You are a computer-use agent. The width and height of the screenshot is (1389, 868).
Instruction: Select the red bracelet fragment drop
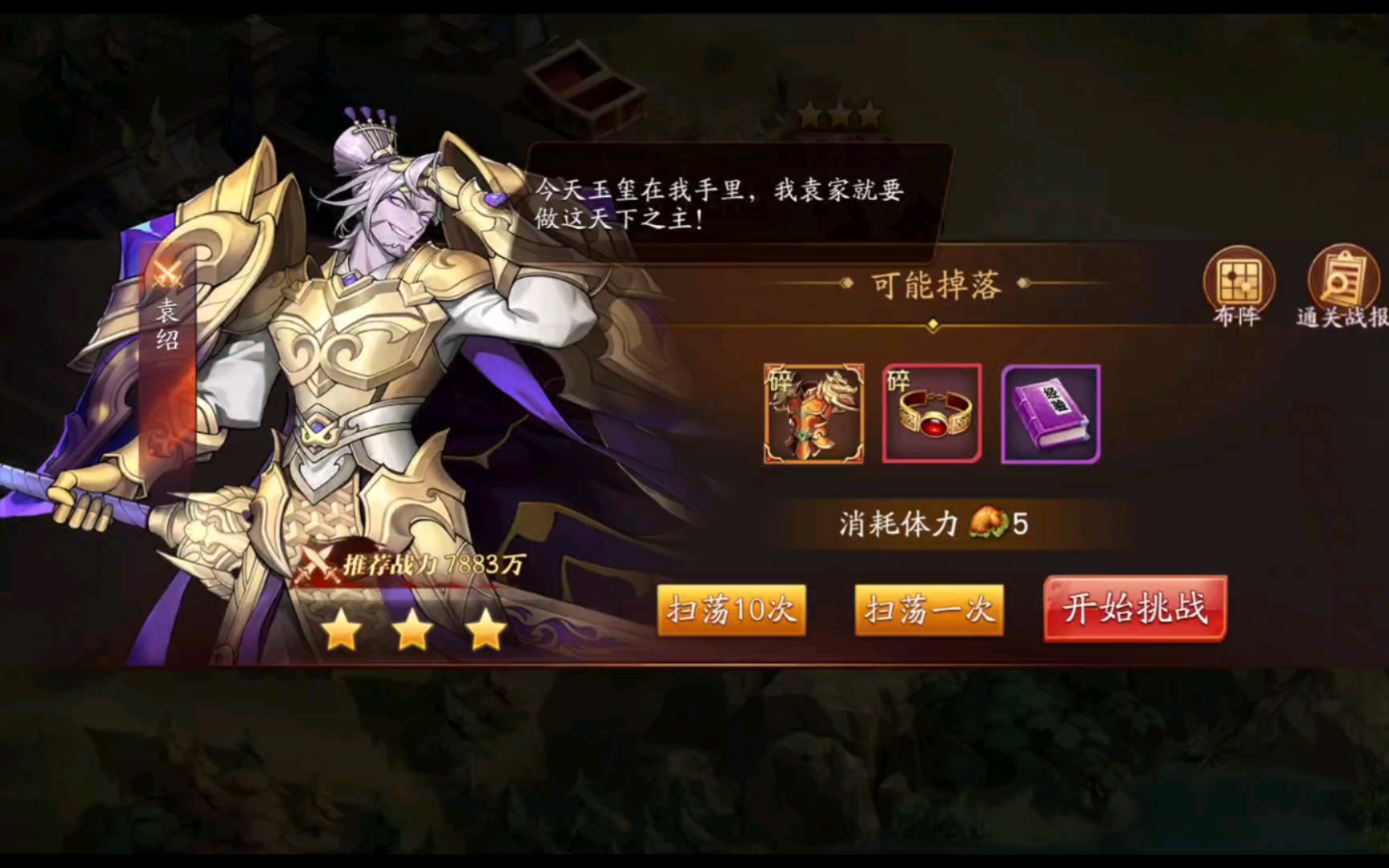click(x=930, y=412)
